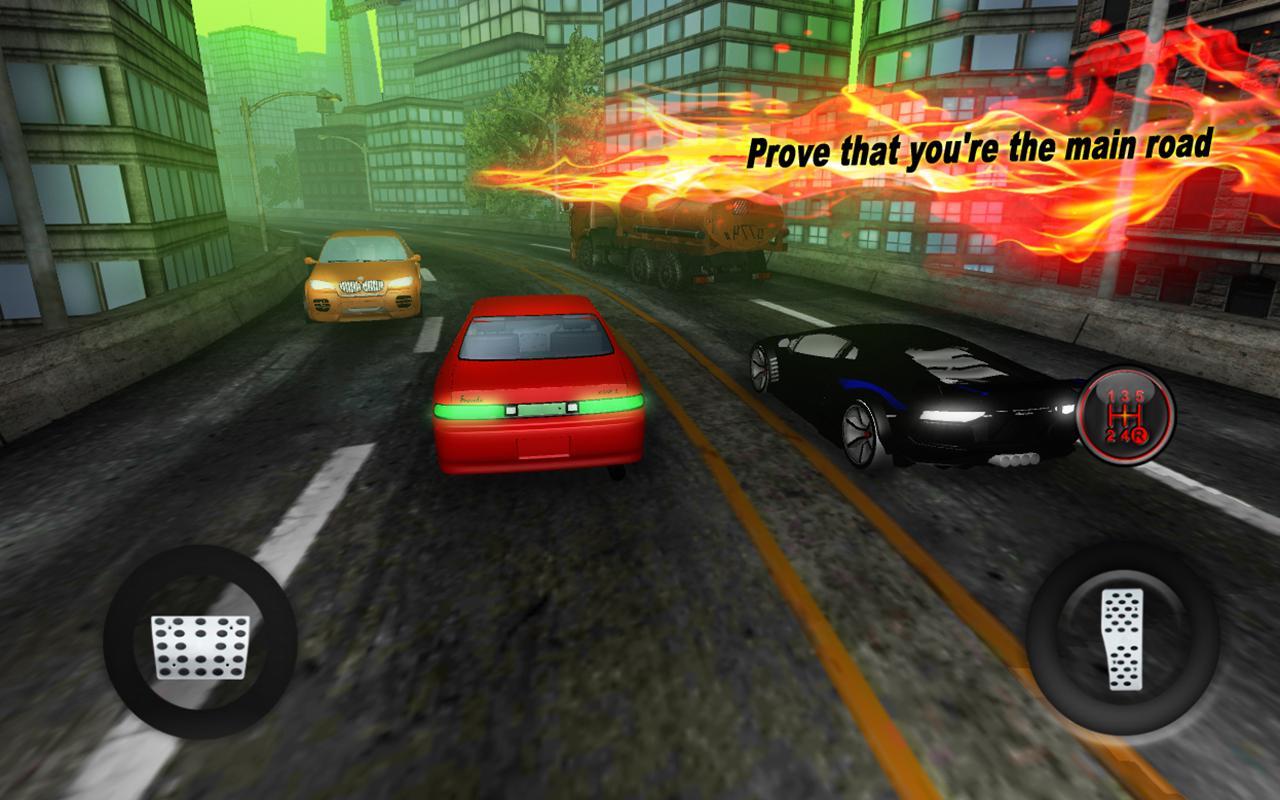
Task: Select gear 1 on the shifter
Action: 1111,394
